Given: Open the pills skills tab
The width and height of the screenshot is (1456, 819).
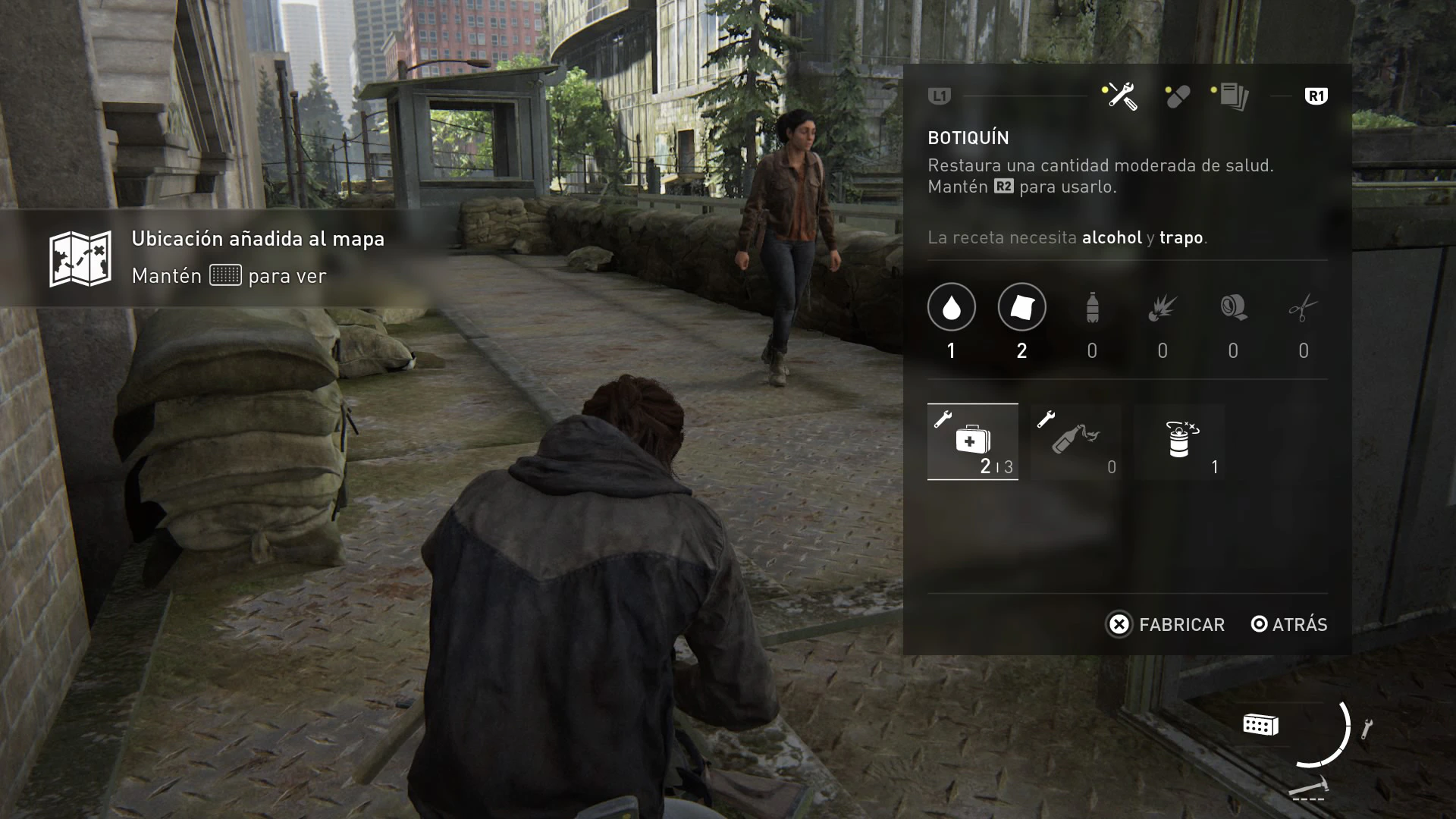Looking at the screenshot, I should coord(1178,96).
